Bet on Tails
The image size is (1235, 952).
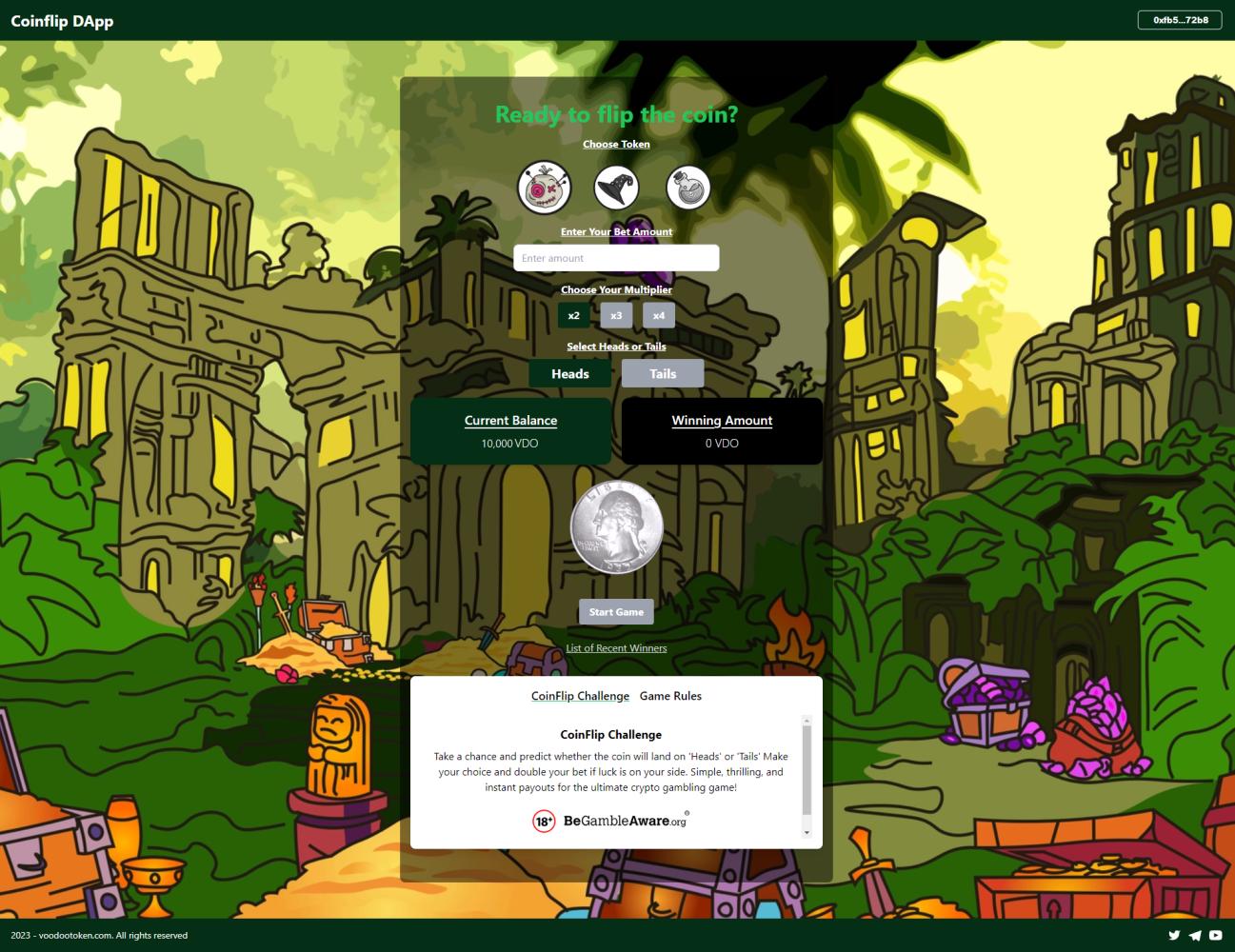663,373
